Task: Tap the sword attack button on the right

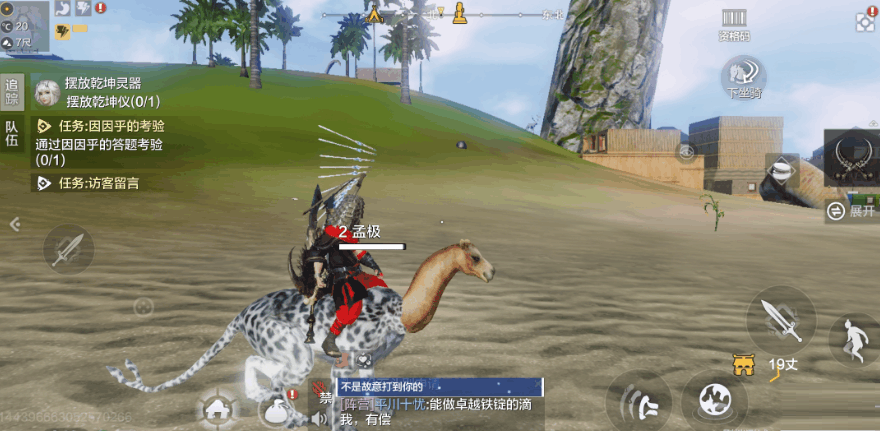Action: pos(780,319)
